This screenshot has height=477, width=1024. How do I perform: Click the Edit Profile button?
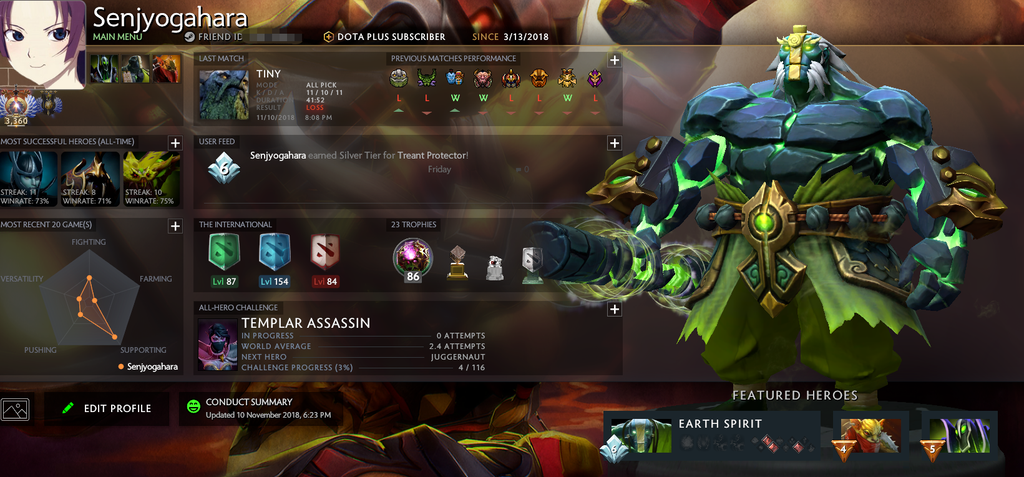[x=107, y=408]
